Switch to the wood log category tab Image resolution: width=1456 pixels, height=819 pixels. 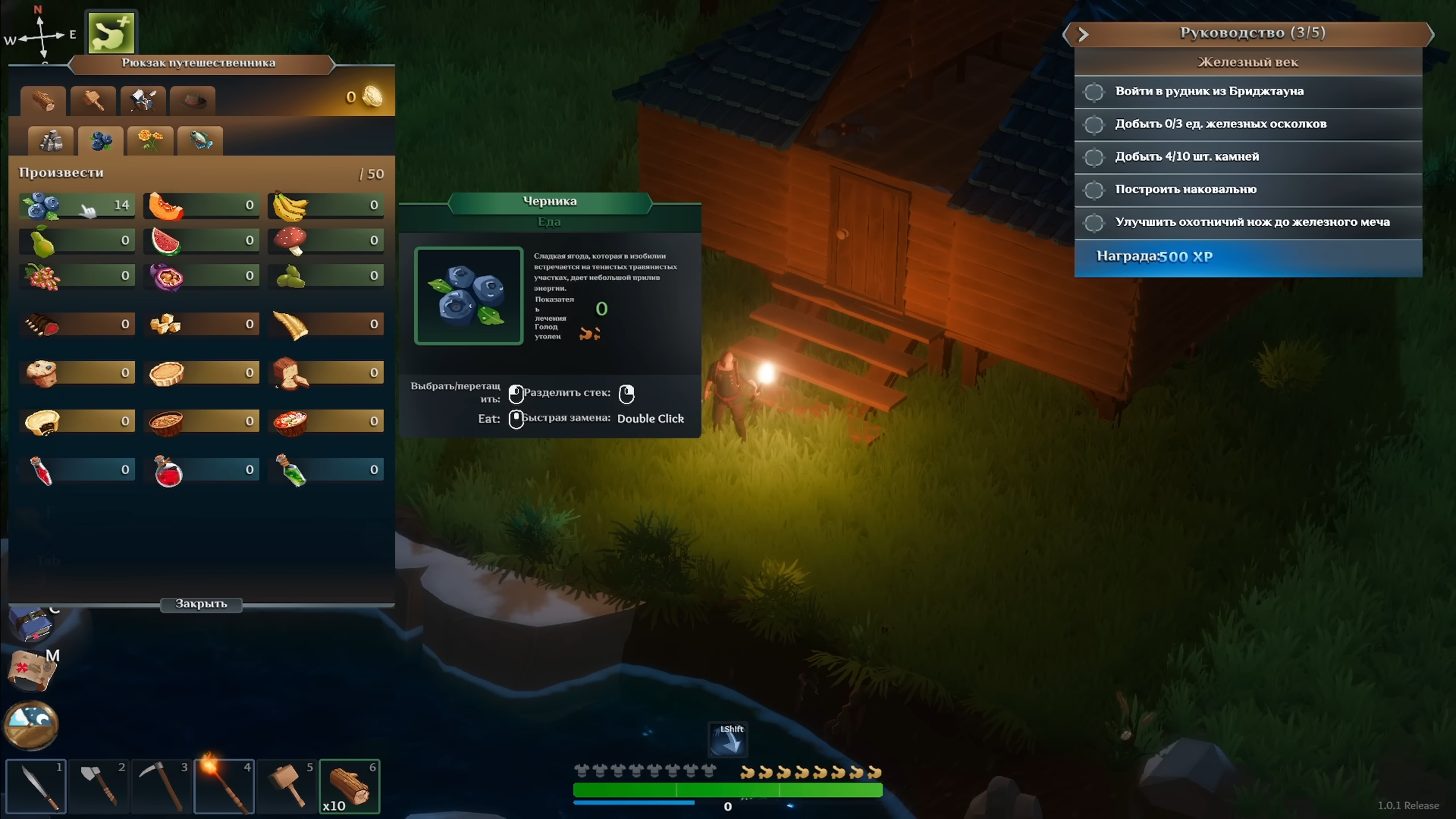click(x=43, y=101)
